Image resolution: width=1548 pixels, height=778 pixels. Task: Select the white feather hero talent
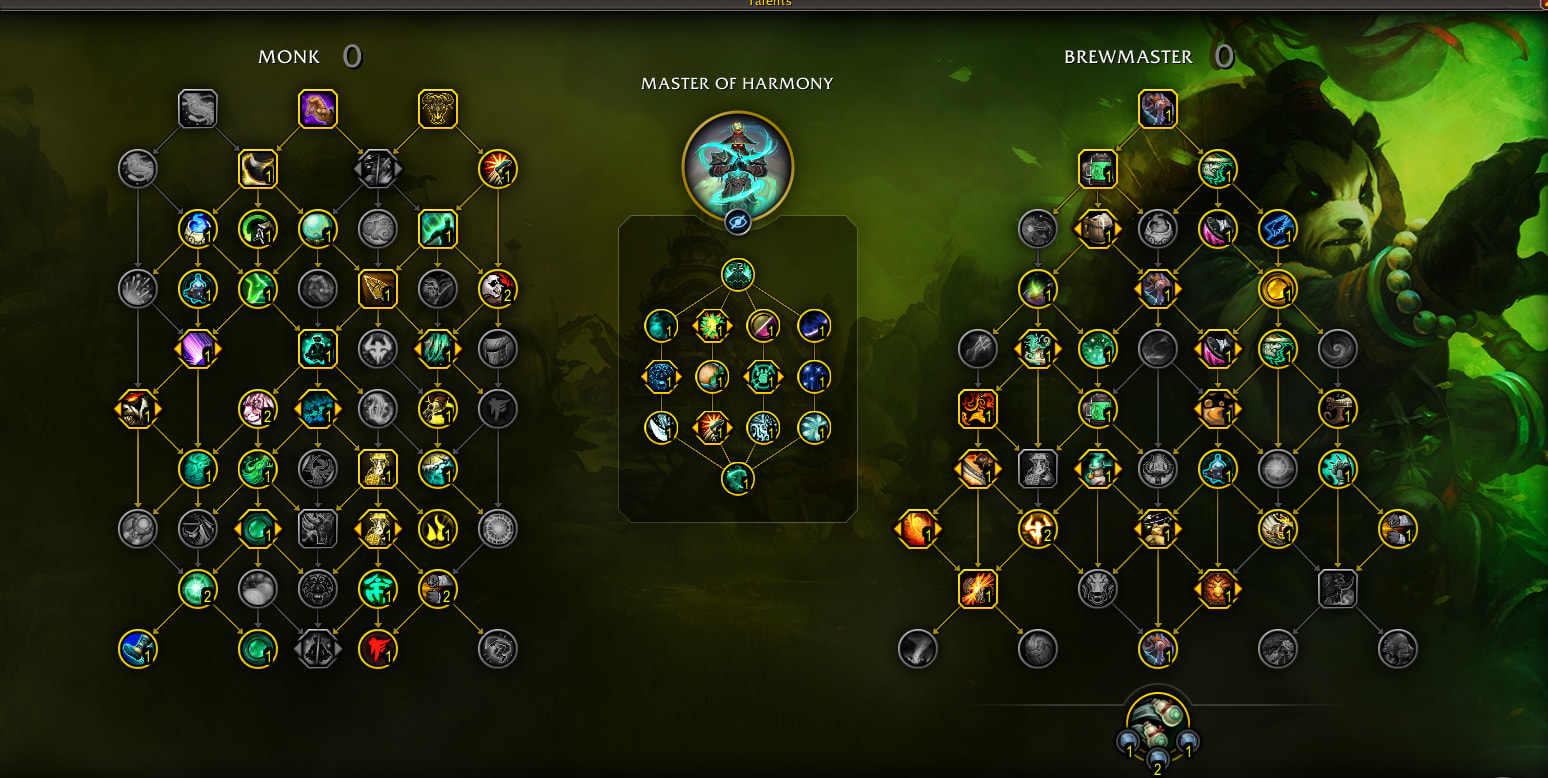click(x=660, y=428)
